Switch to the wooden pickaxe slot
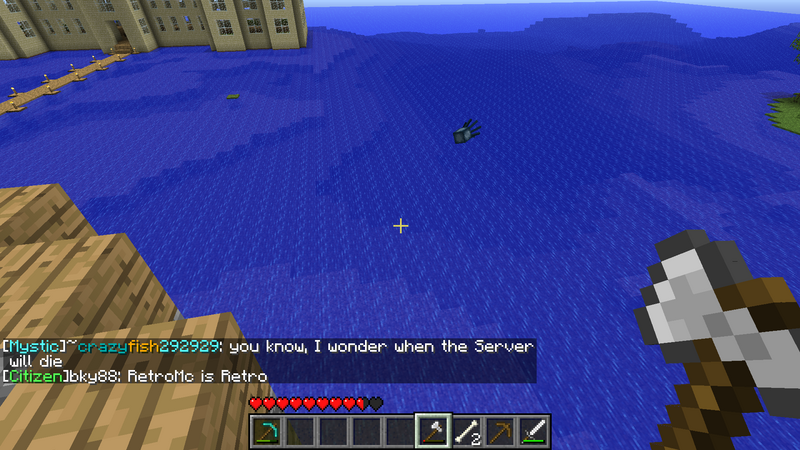 pyautogui.click(x=500, y=432)
